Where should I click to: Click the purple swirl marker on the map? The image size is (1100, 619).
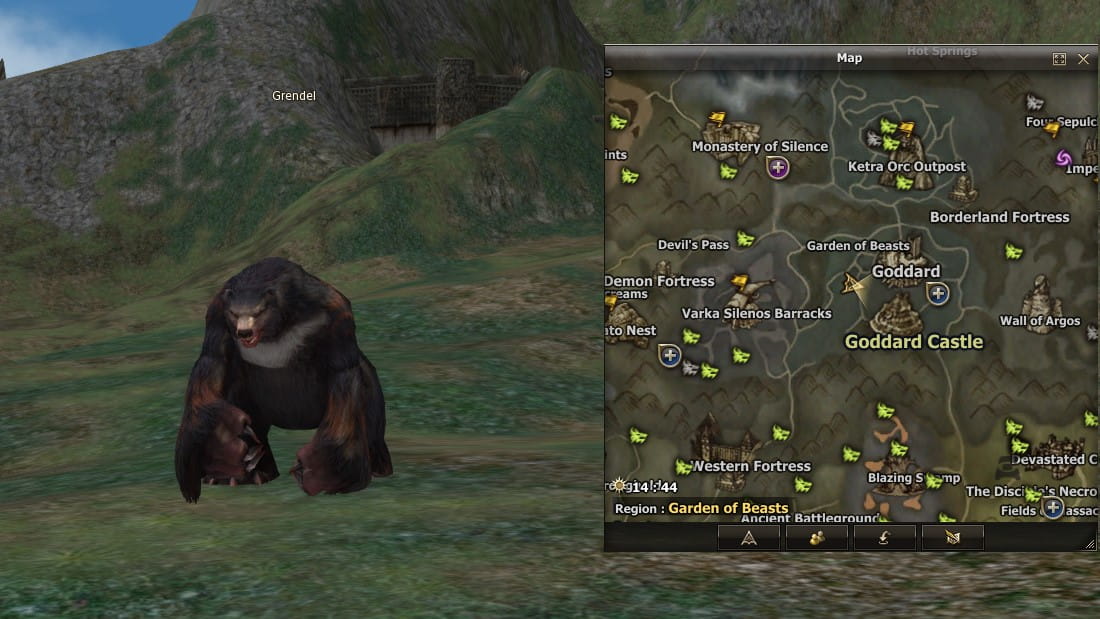pyautogui.click(x=1064, y=158)
